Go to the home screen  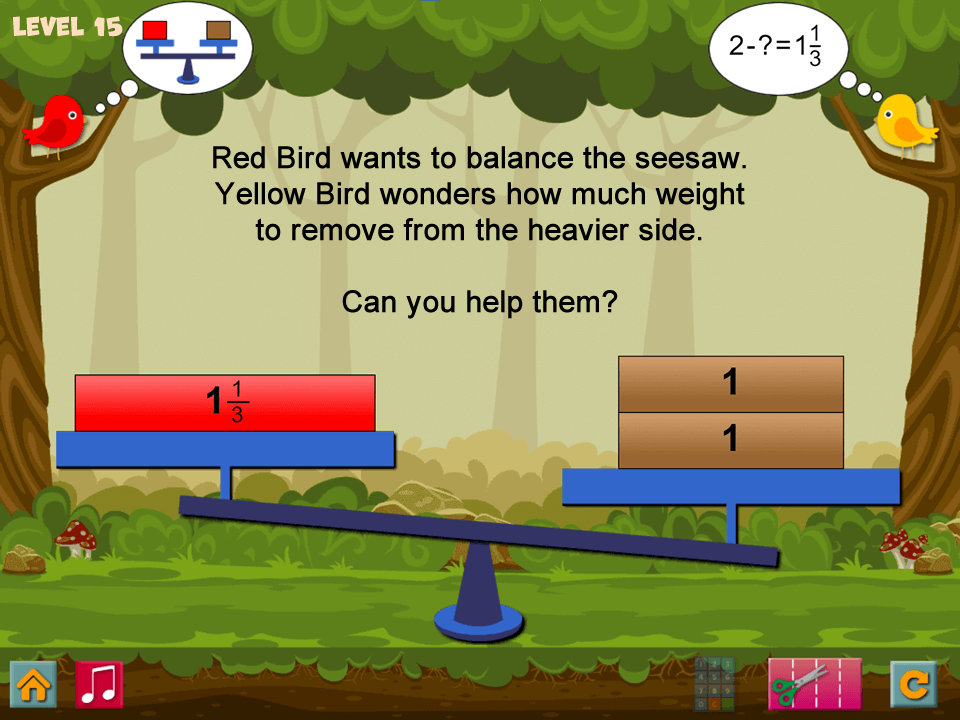point(33,684)
